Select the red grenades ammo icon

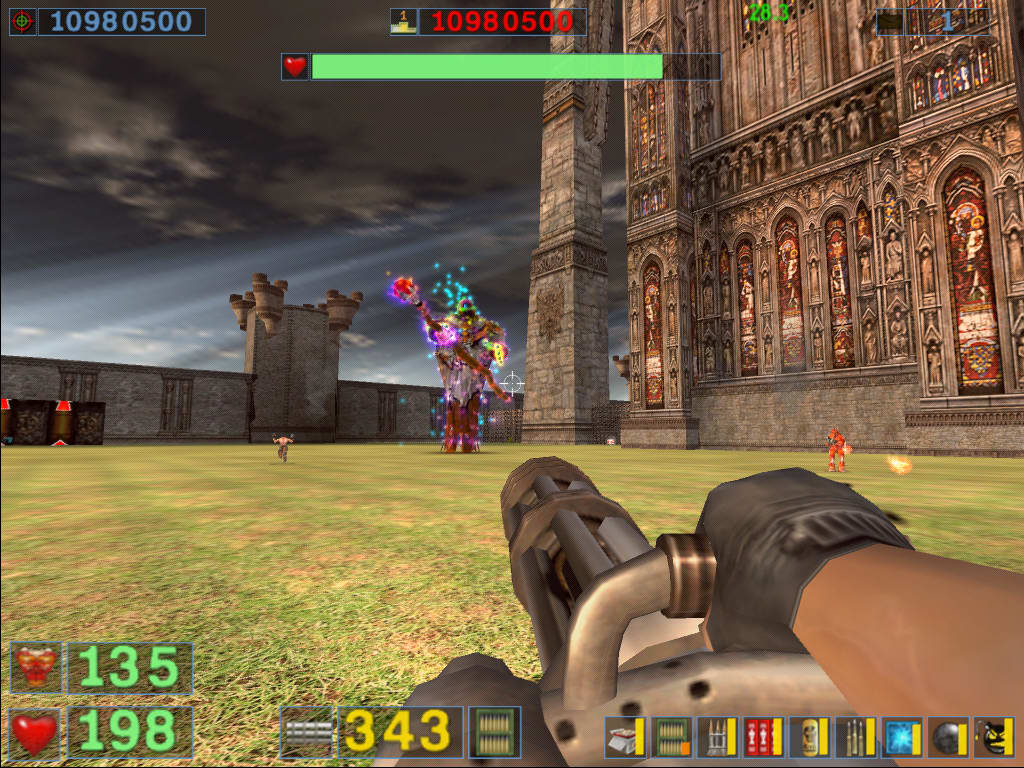[759, 737]
